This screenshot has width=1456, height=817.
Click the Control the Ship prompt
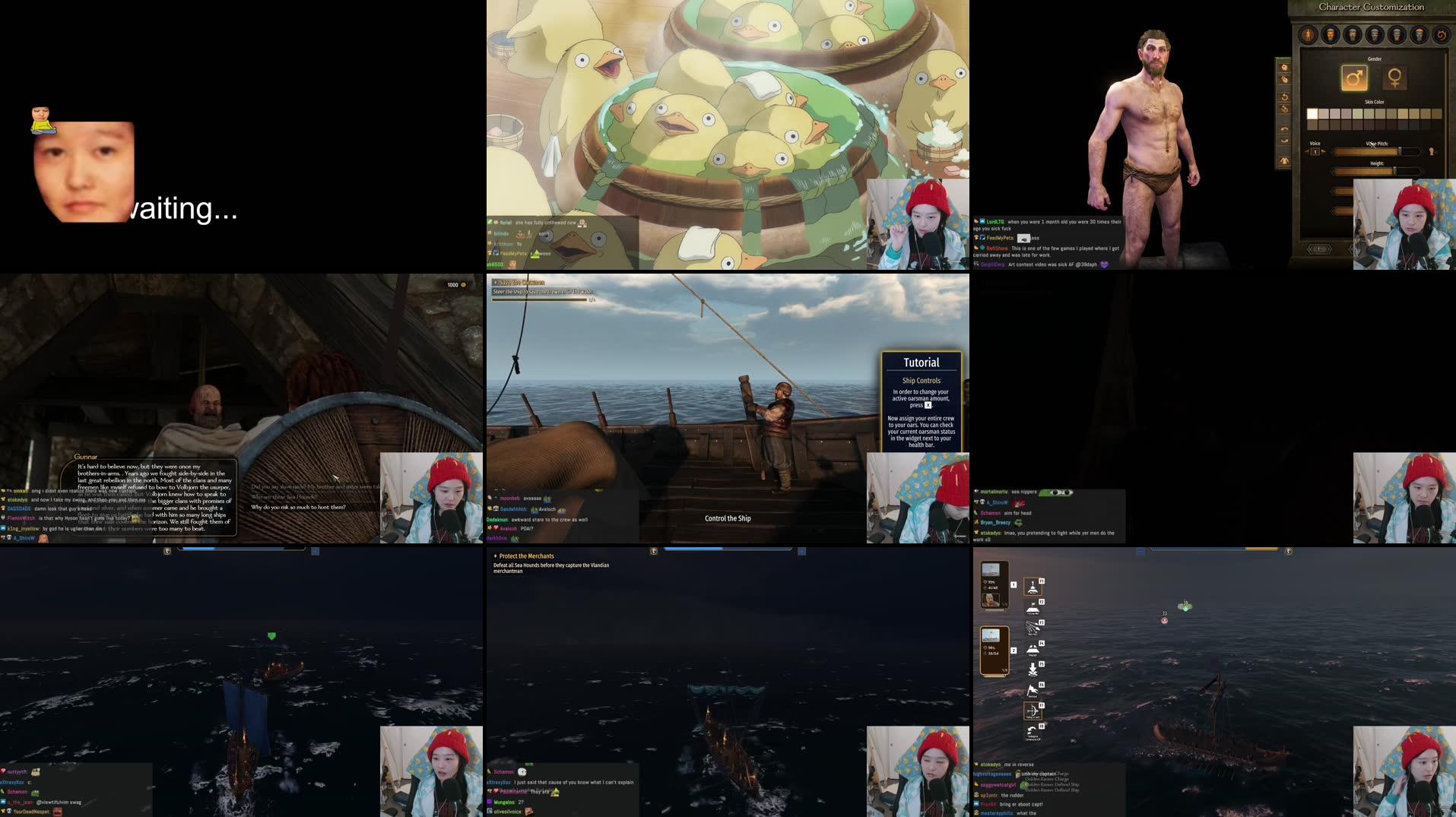coord(728,518)
